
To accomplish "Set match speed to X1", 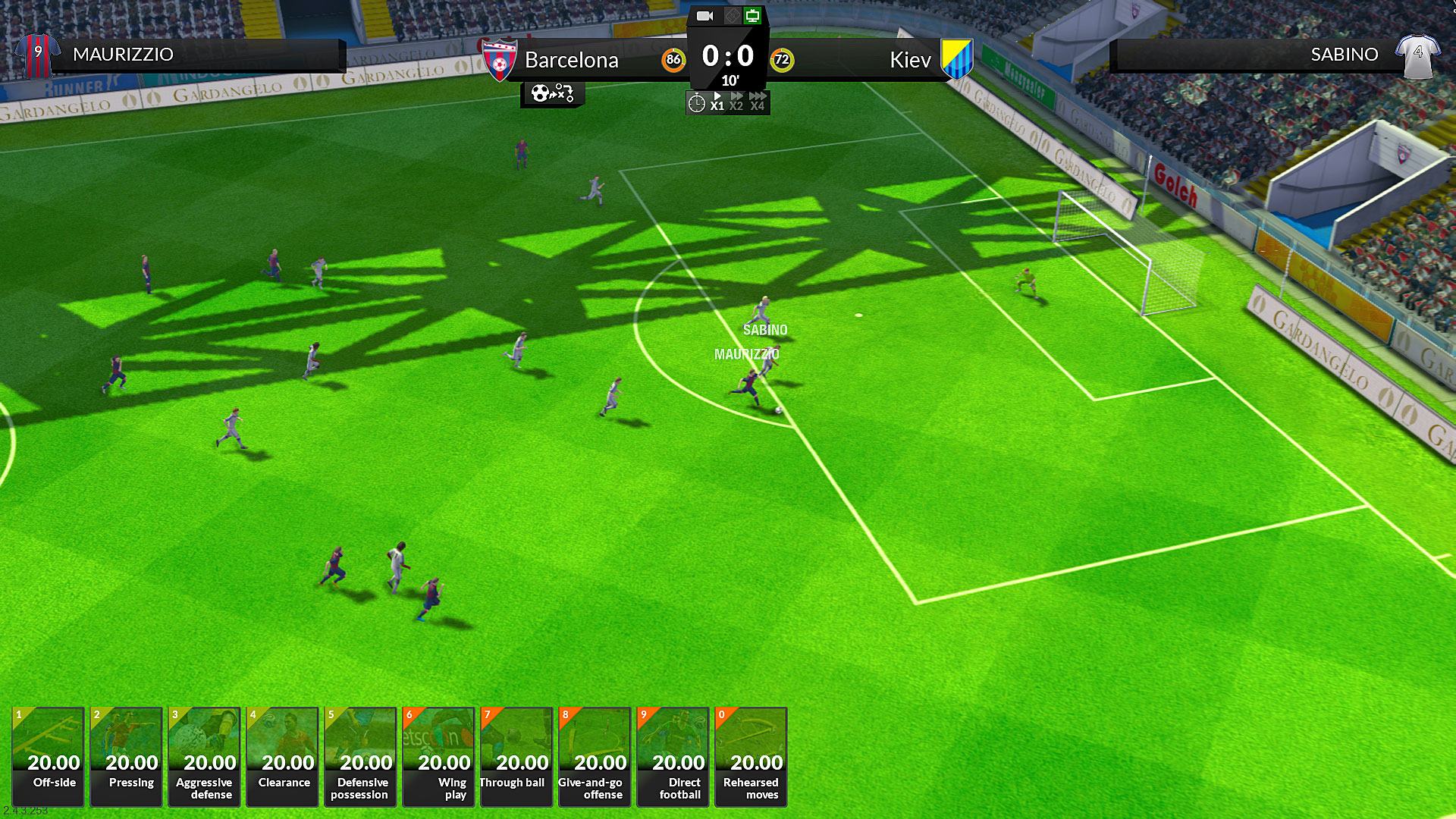I will click(717, 102).
